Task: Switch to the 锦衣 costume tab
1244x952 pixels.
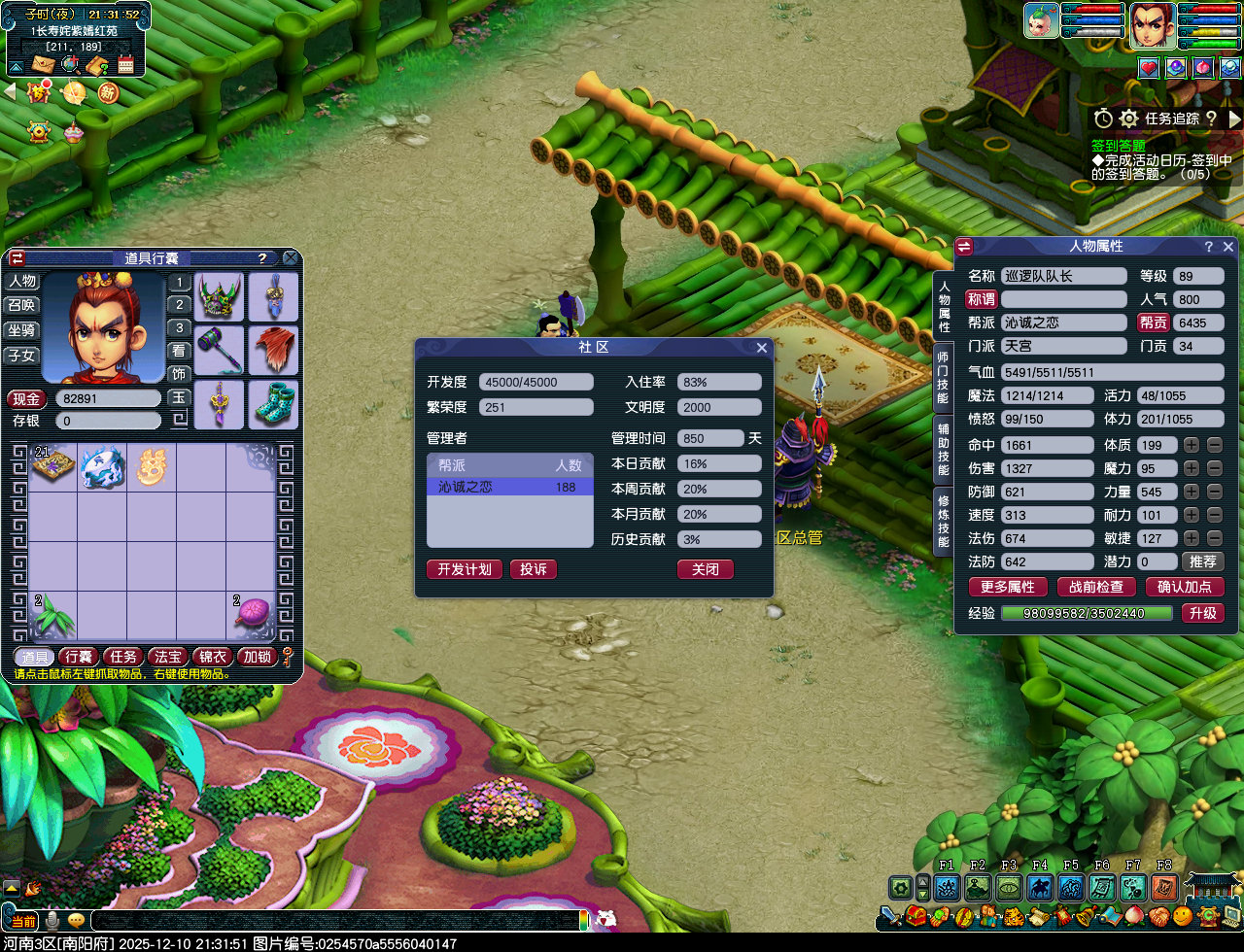Action: [x=213, y=657]
